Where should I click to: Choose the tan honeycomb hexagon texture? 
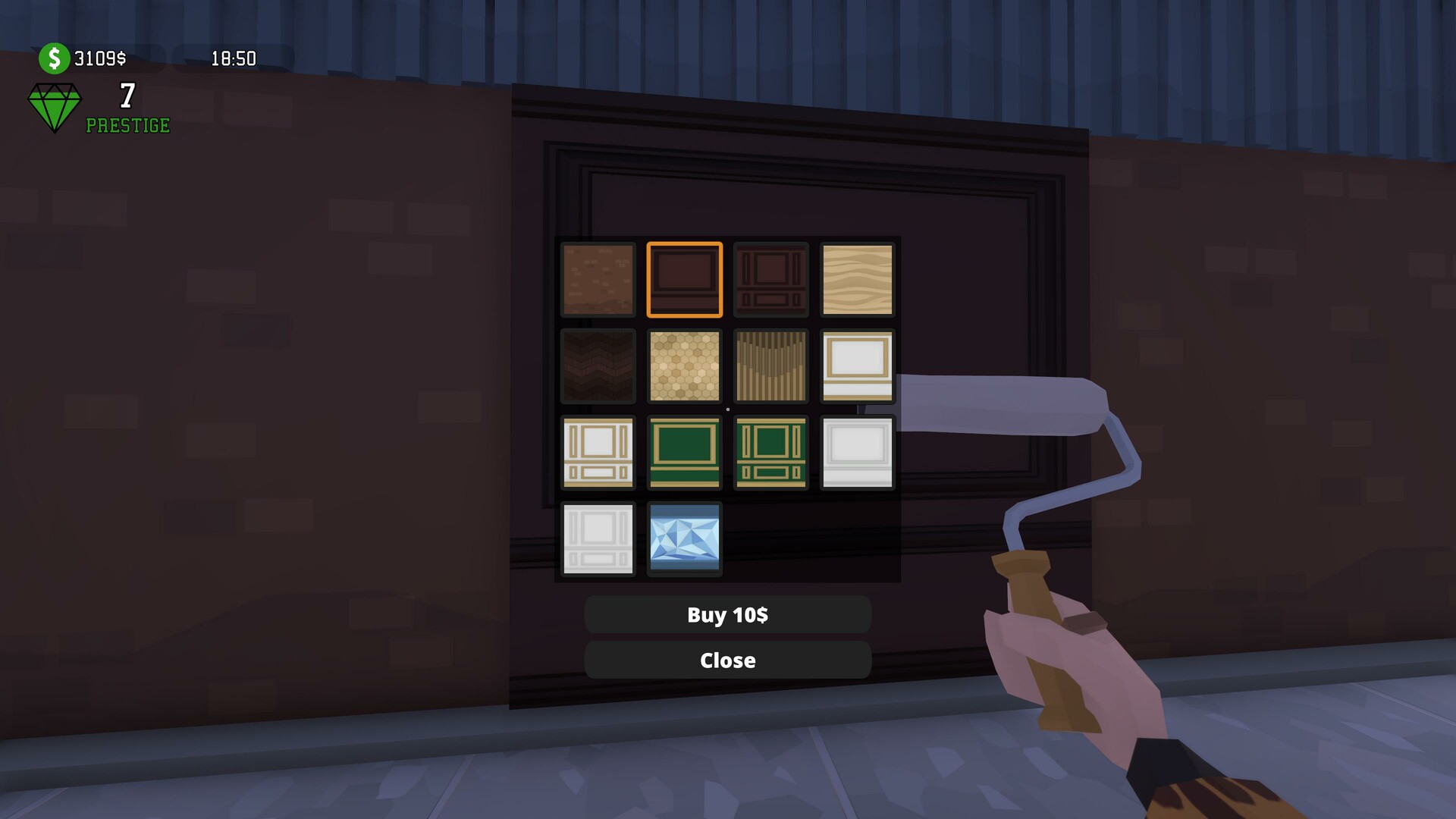coord(684,366)
